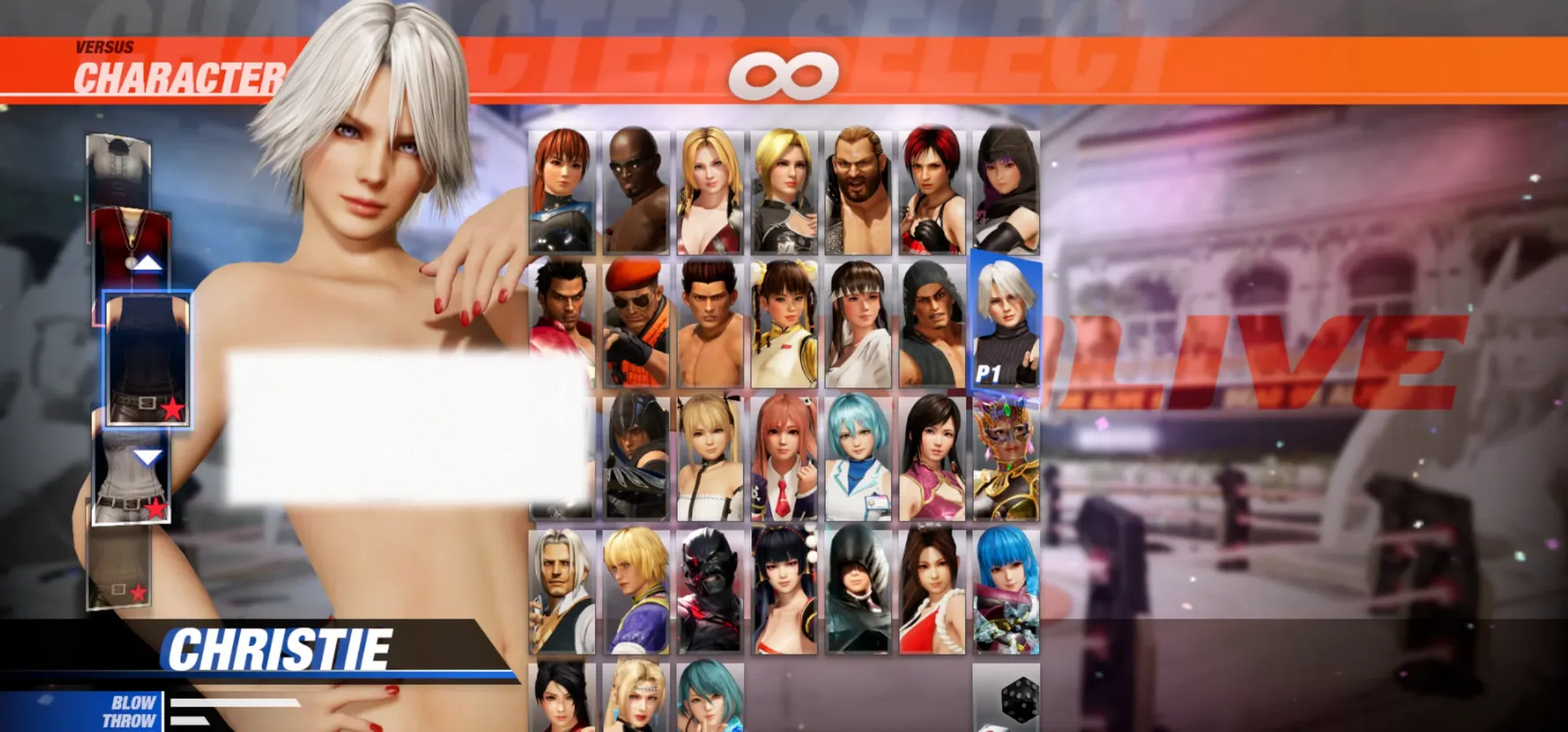Image resolution: width=1568 pixels, height=732 pixels.
Task: Choose the pink-haired Honoka portrait
Action: pos(784,458)
